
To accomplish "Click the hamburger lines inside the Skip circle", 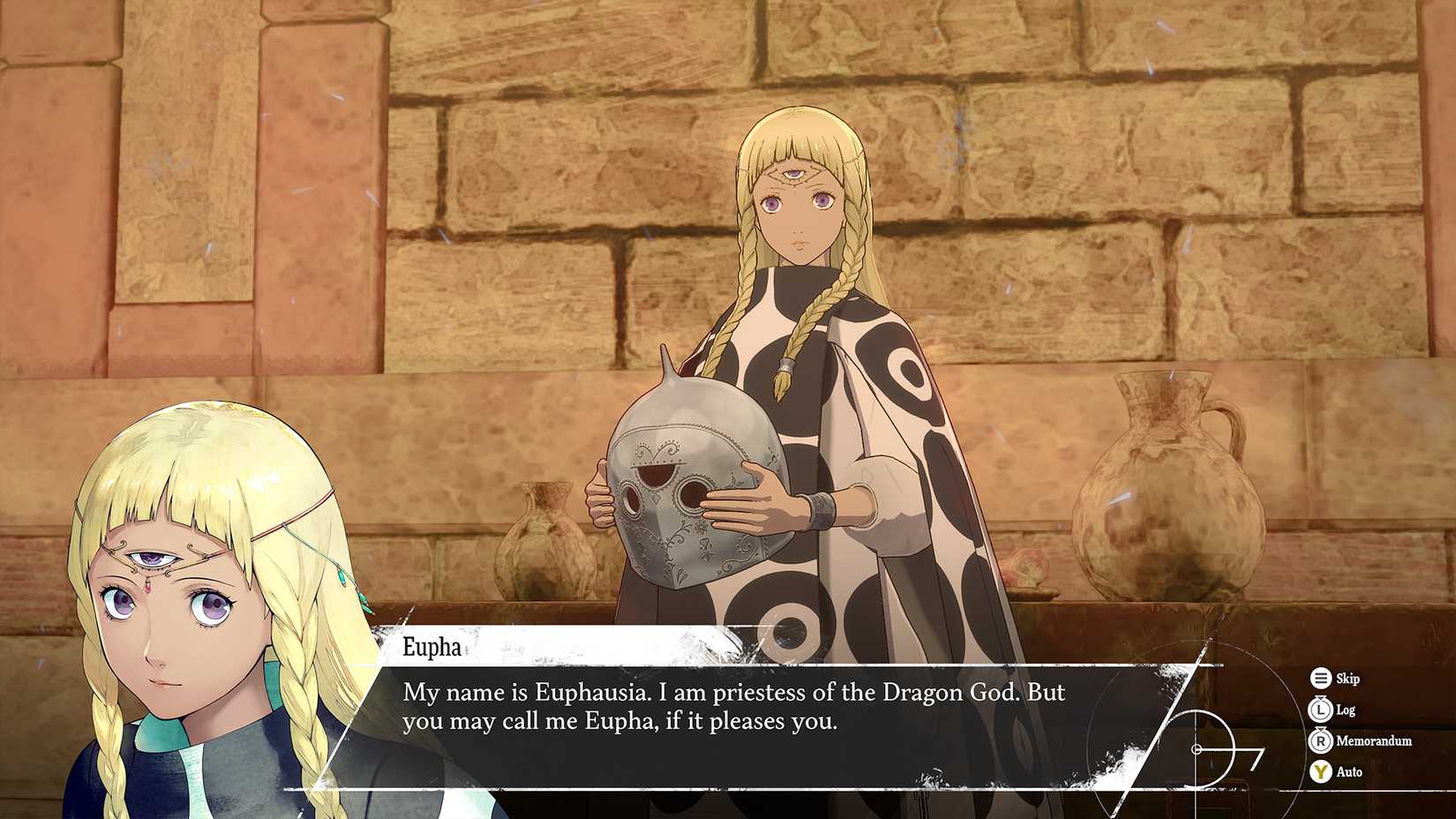I will coord(1321,679).
